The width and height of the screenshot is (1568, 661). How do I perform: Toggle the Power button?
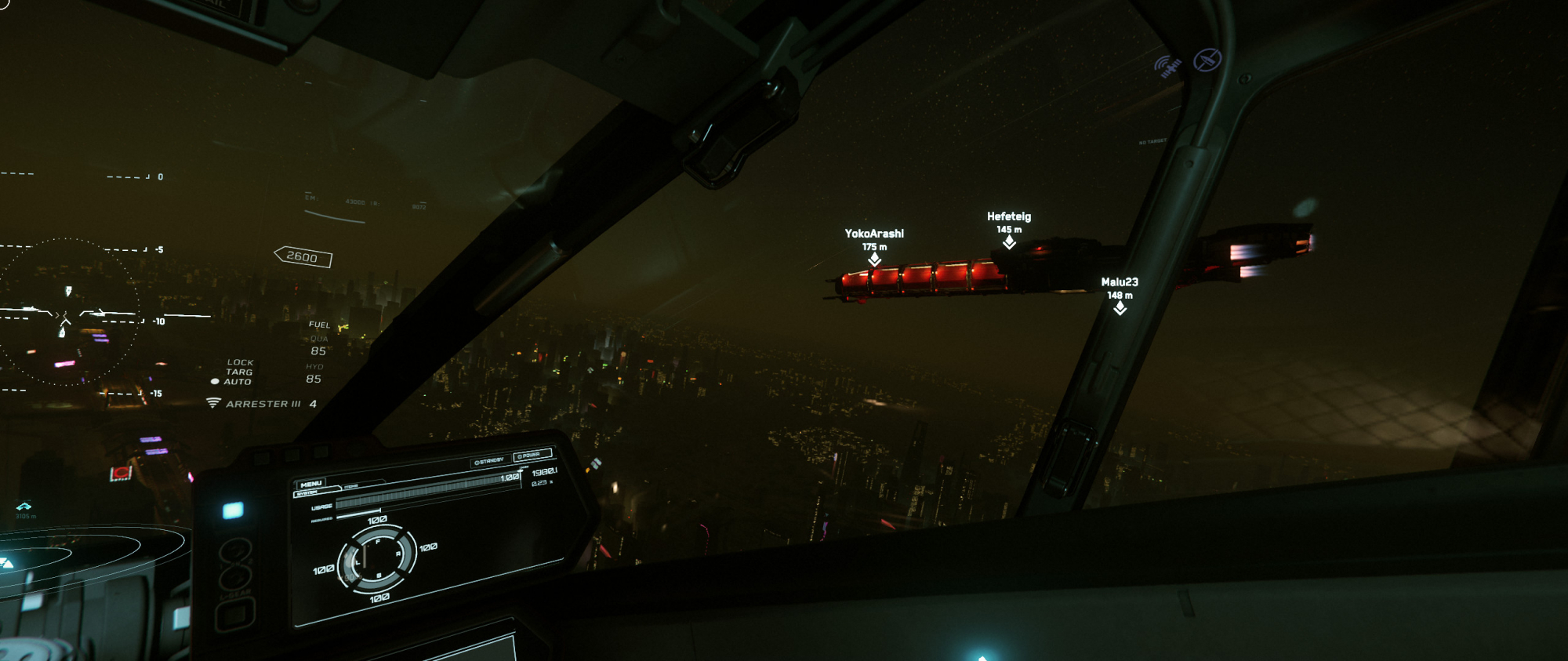coord(532,455)
